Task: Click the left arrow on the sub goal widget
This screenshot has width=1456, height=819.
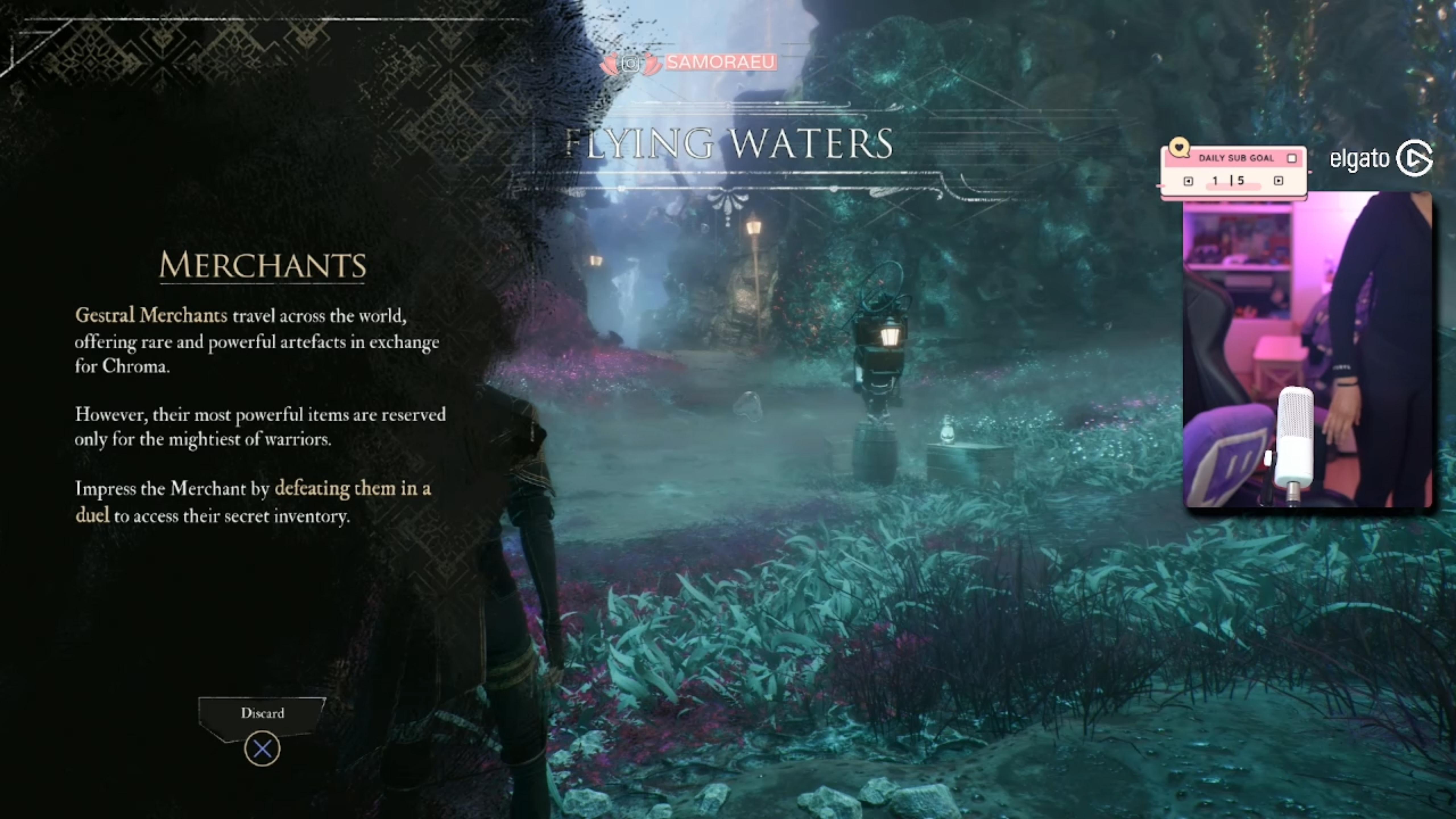Action: 1188,181
